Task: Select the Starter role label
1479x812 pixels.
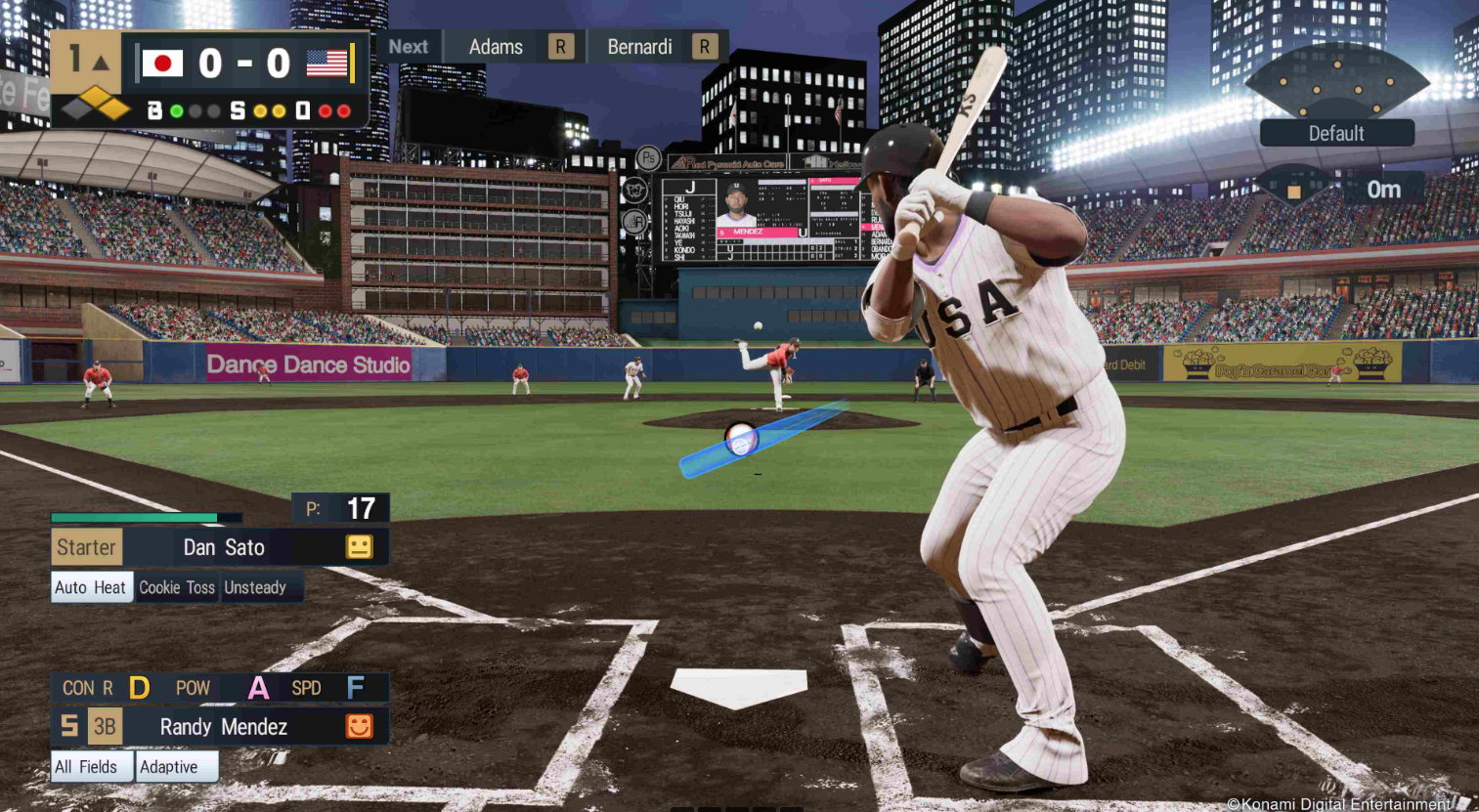Action: [x=86, y=547]
